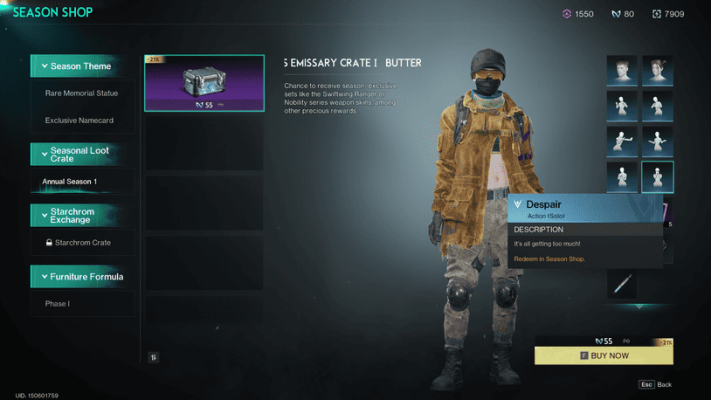Choose Annual Season 1 entry

pyautogui.click(x=70, y=182)
